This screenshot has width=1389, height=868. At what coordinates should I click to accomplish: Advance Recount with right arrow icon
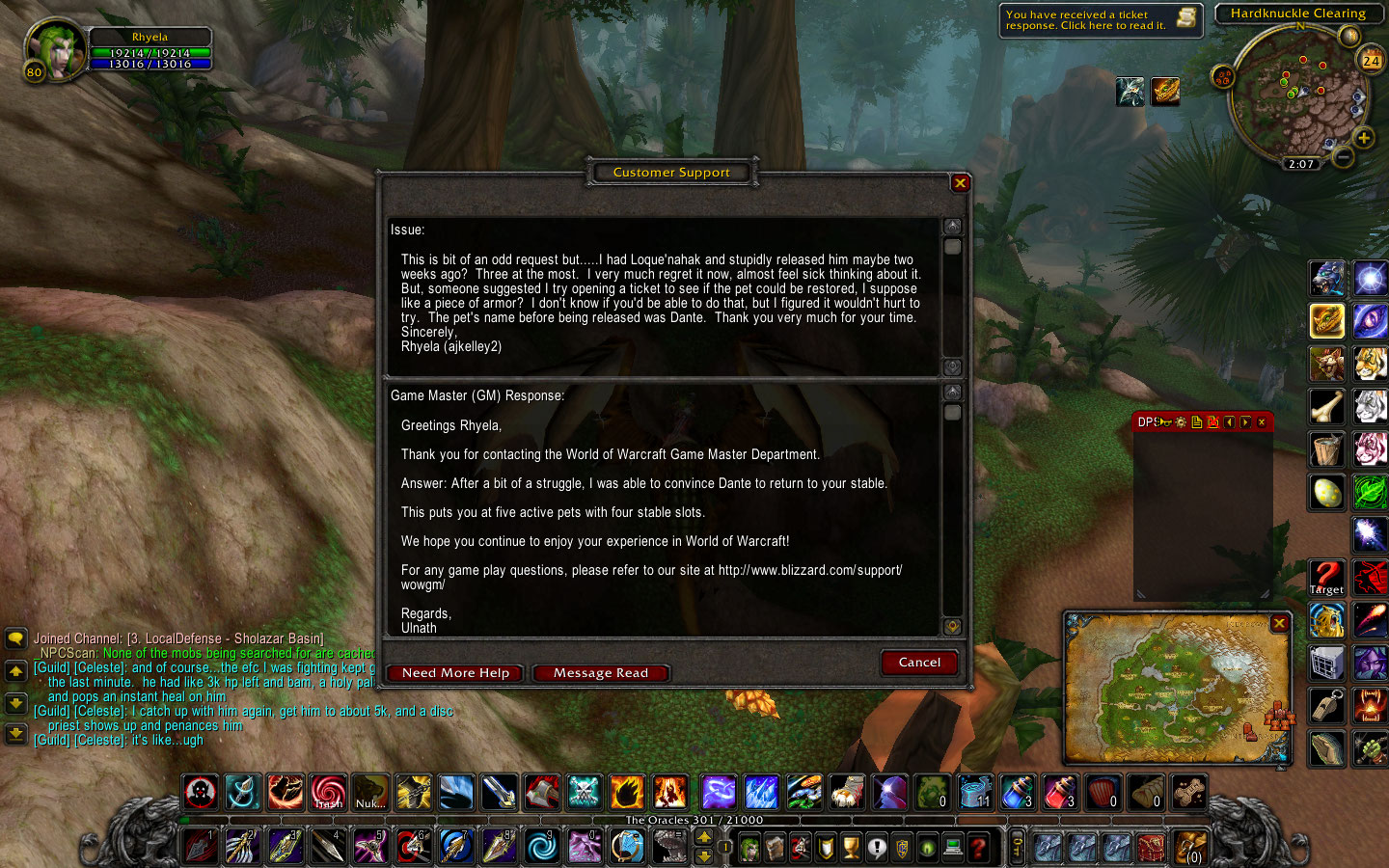coord(1245,421)
